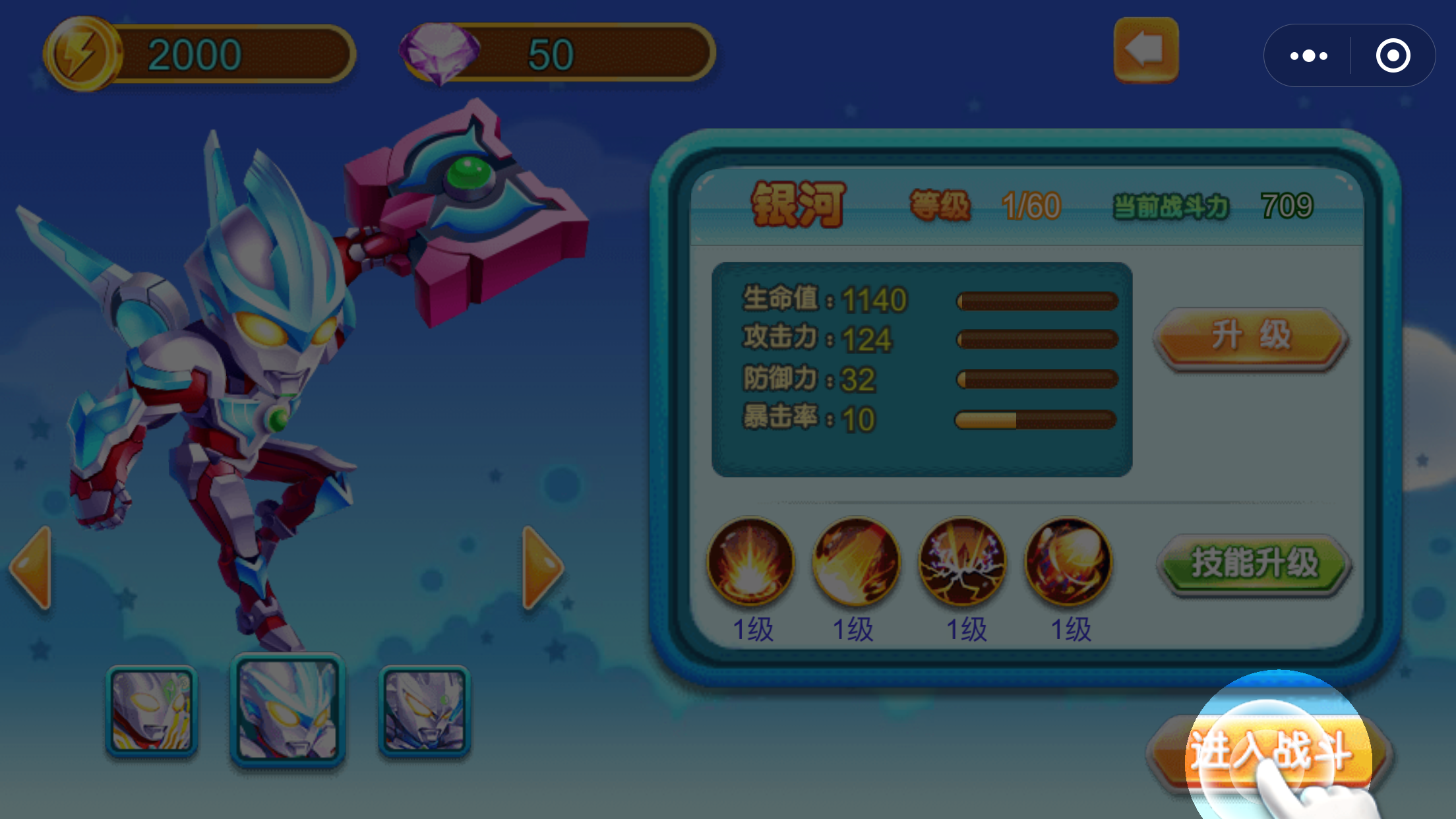Tap the purple diamond gem icon
Image resolution: width=1456 pixels, height=819 pixels.
[440, 53]
